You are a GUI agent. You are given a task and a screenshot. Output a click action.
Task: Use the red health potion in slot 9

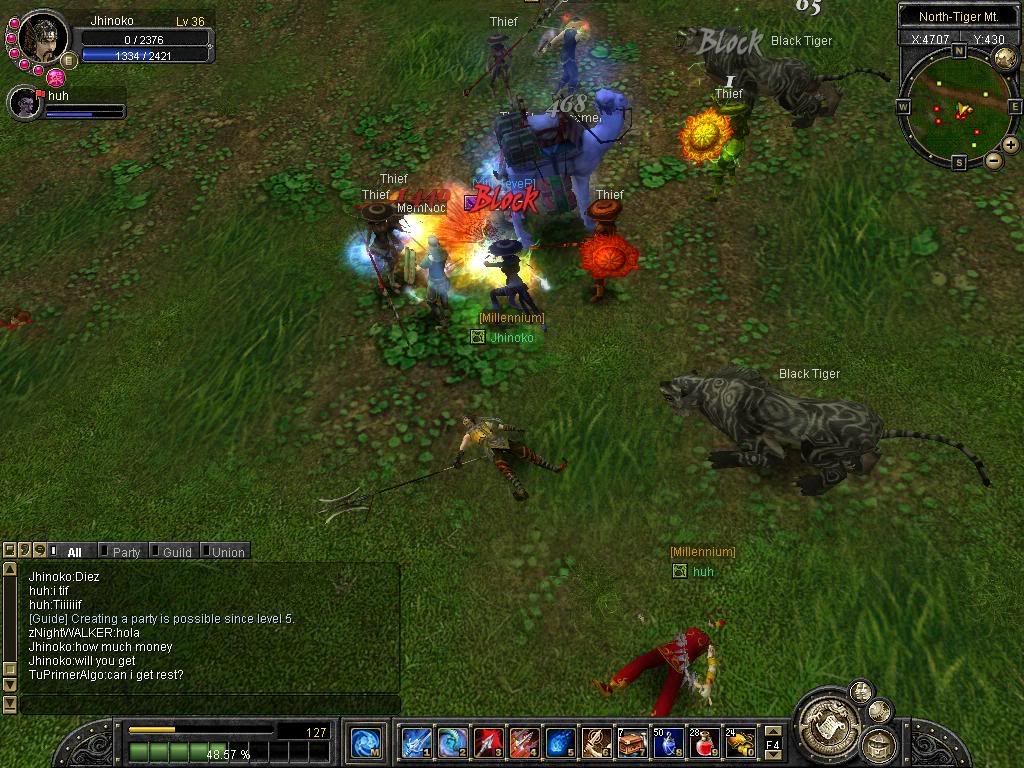(x=703, y=743)
